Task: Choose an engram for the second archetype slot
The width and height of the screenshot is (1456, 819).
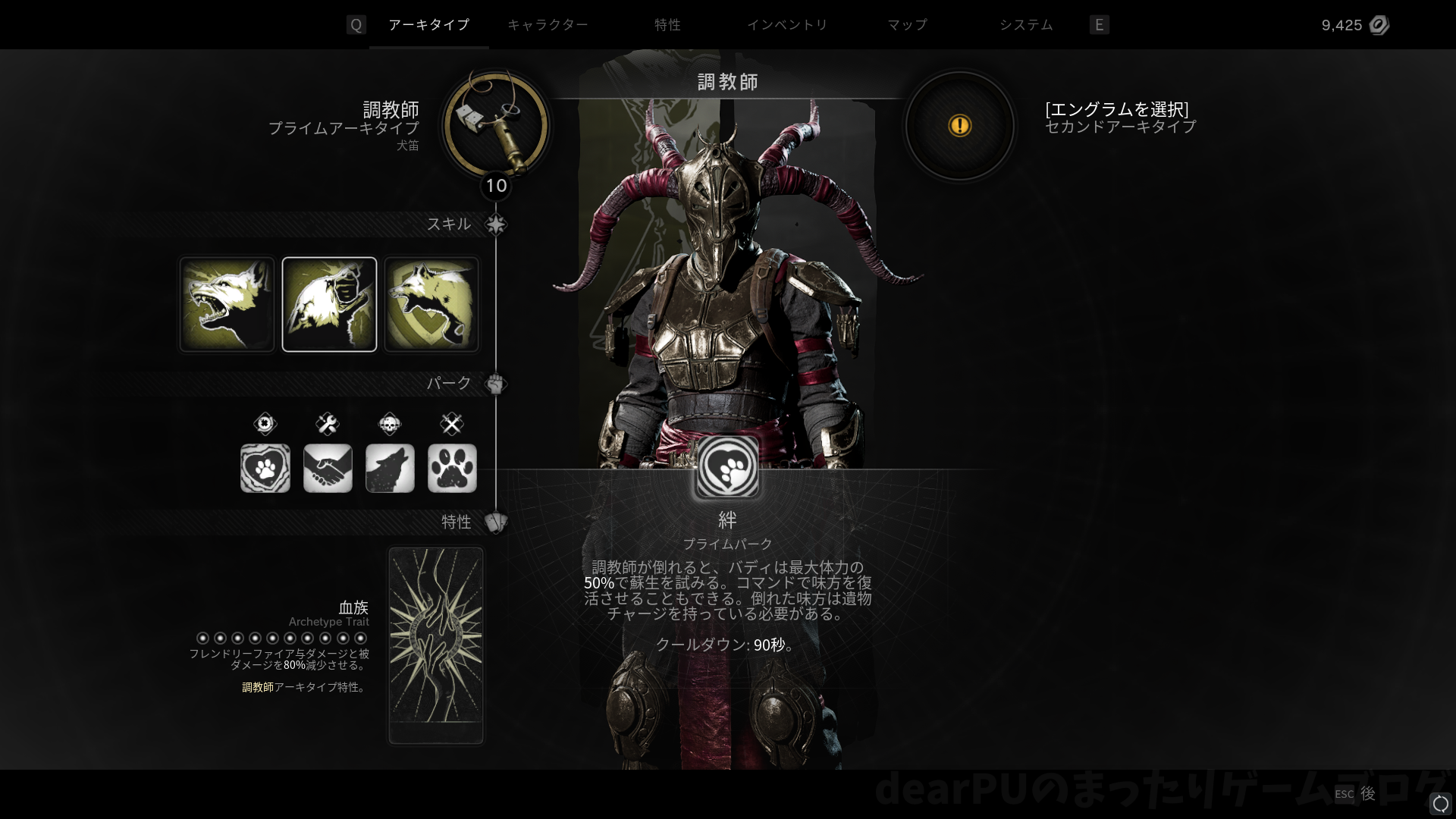Action: (x=959, y=125)
